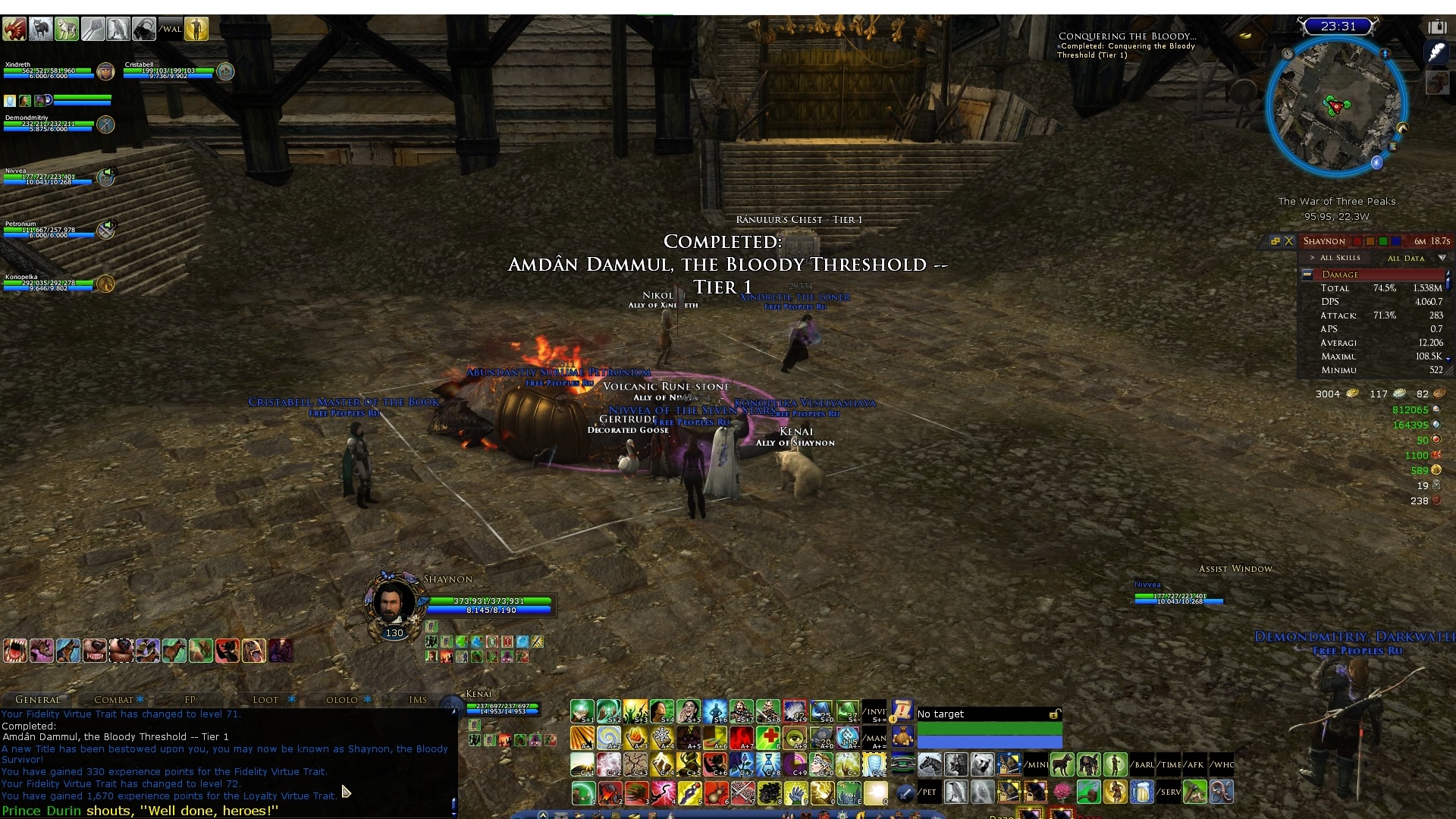Activate the /afk quickslot

[x=1195, y=764]
